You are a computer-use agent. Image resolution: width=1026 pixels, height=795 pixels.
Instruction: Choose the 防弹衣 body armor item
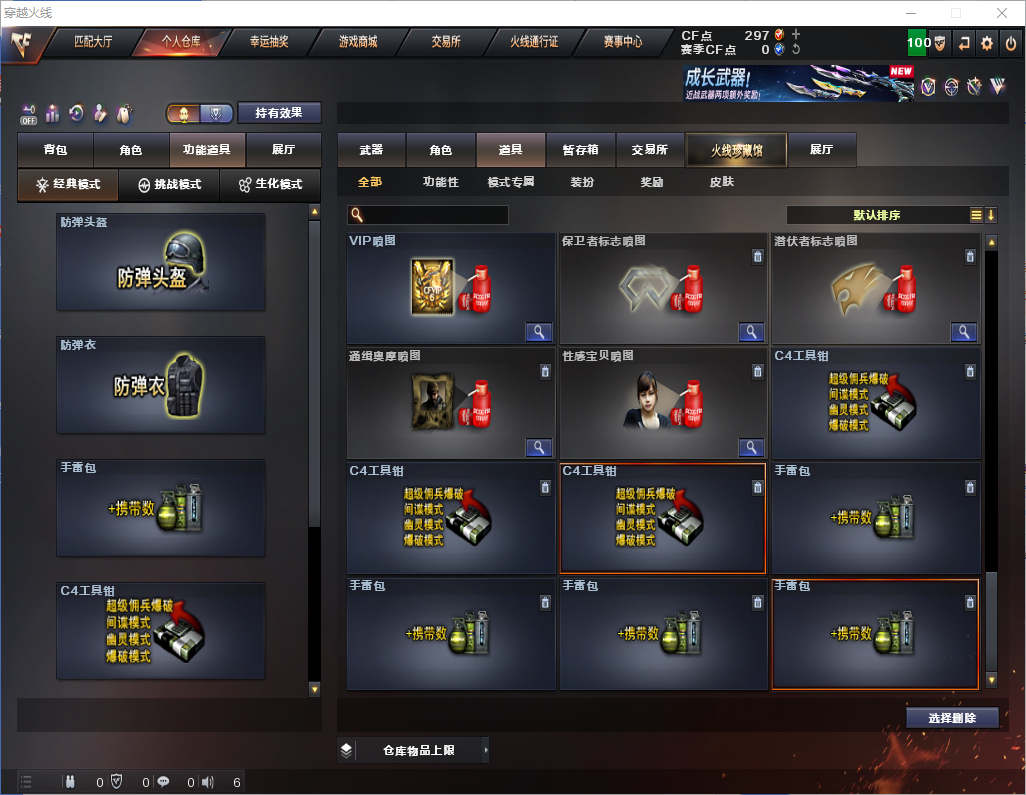tap(161, 385)
